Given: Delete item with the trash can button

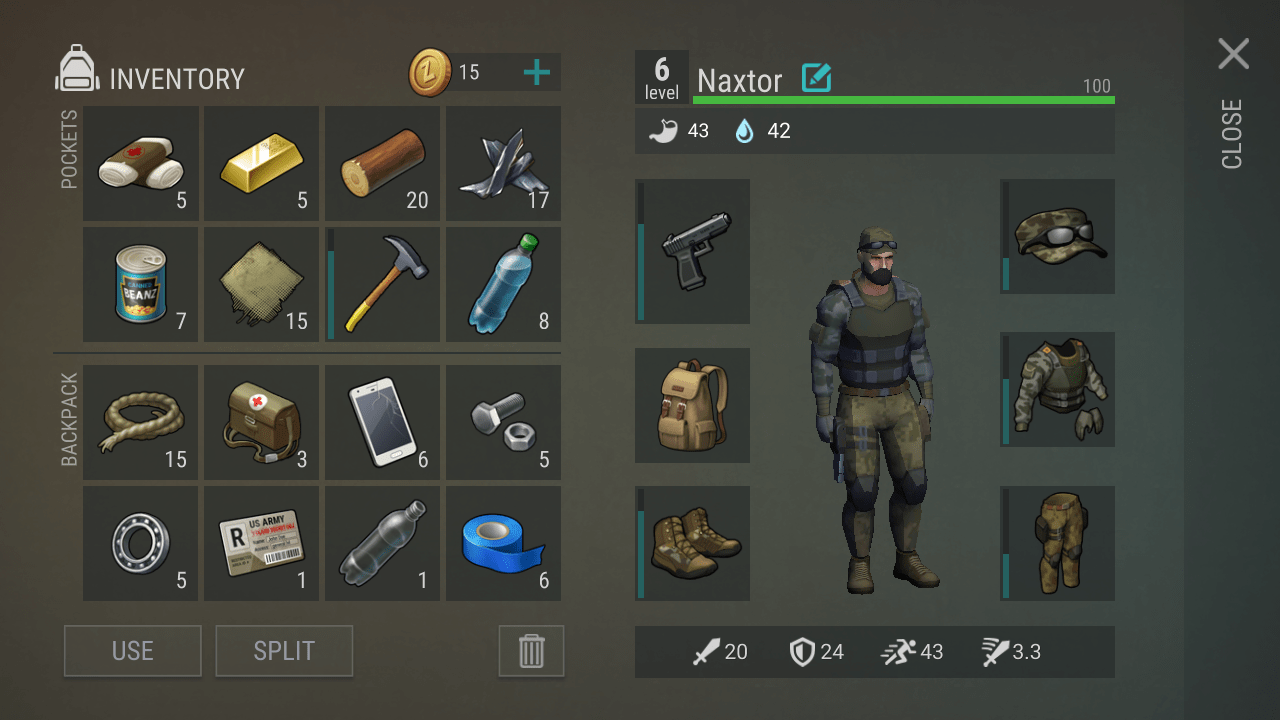Looking at the screenshot, I should 531,651.
